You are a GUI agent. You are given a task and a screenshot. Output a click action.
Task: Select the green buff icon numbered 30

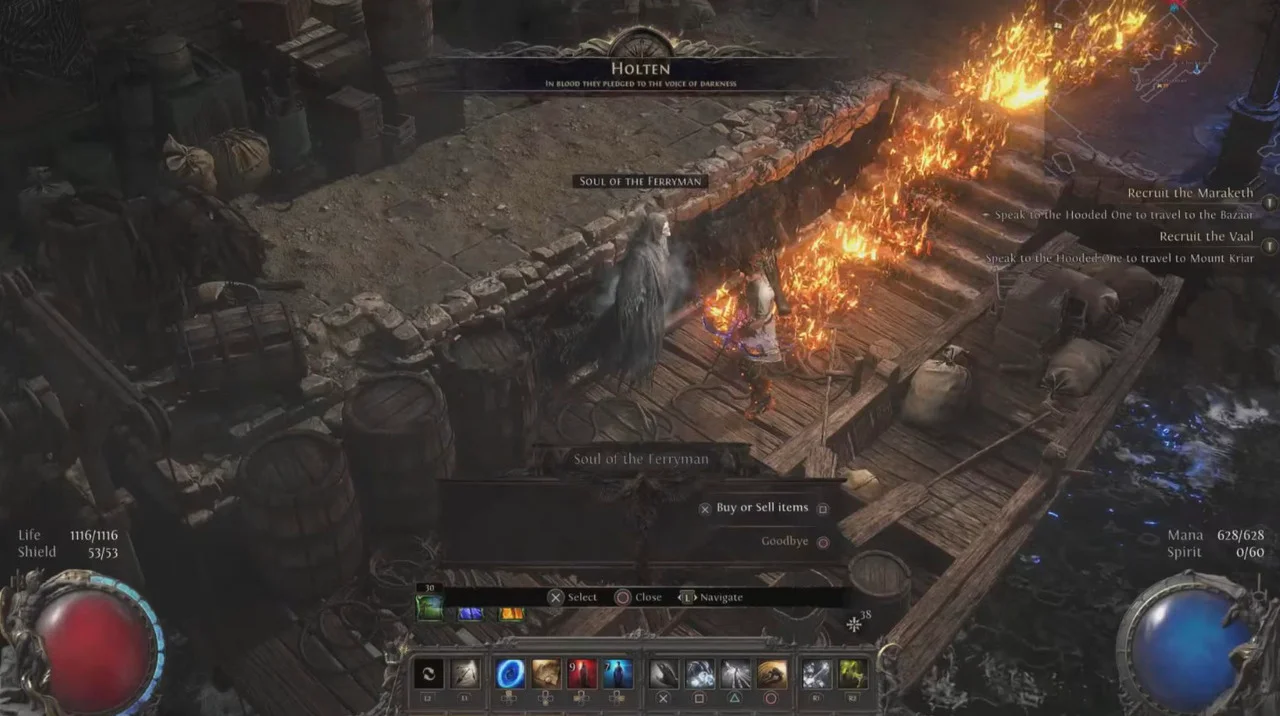click(x=429, y=607)
